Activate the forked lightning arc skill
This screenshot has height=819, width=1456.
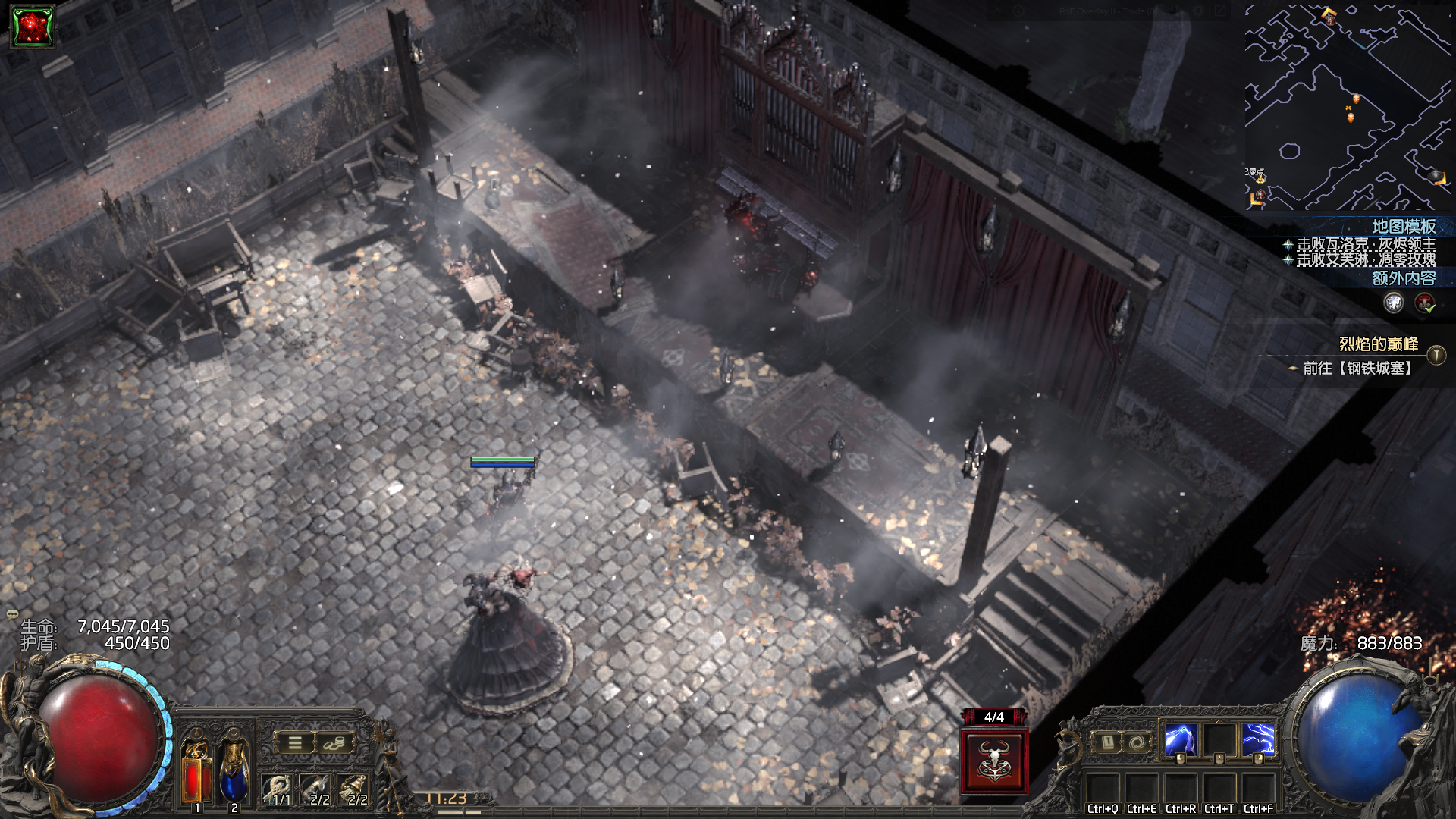pos(1258,740)
